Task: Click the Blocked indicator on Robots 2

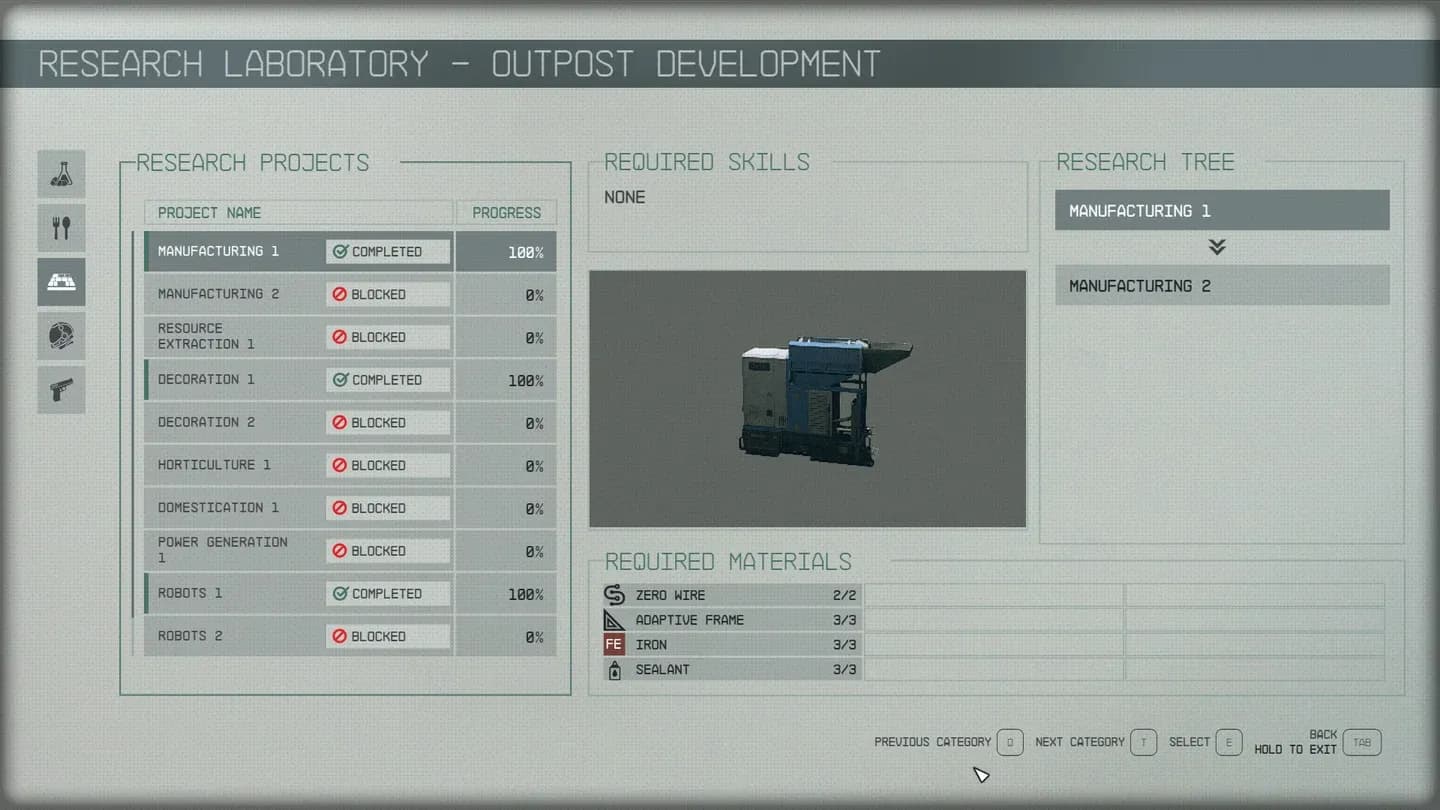Action: (387, 636)
